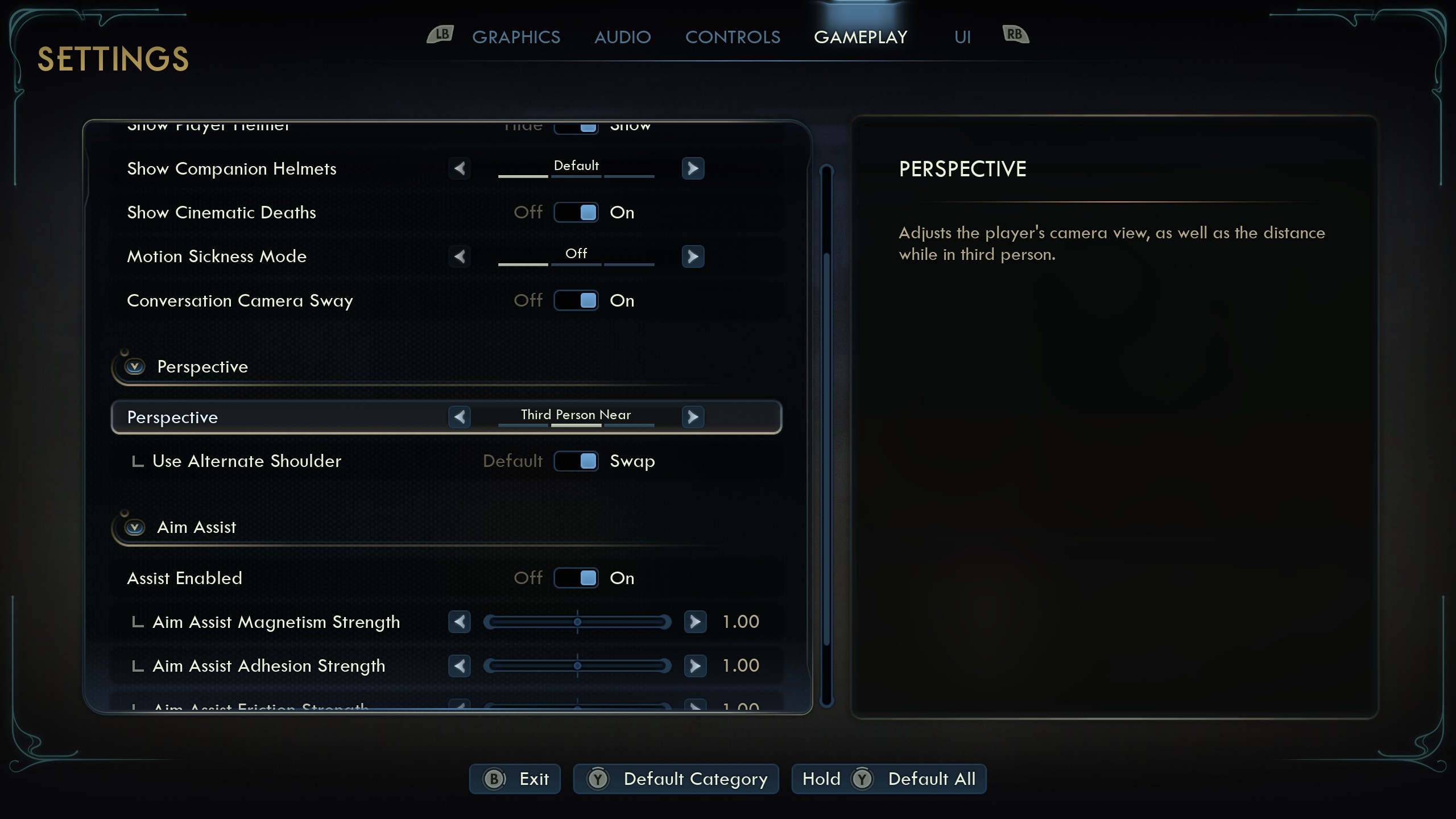Switch to the Graphics tab
Image resolution: width=1456 pixels, height=819 pixels.
(516, 36)
